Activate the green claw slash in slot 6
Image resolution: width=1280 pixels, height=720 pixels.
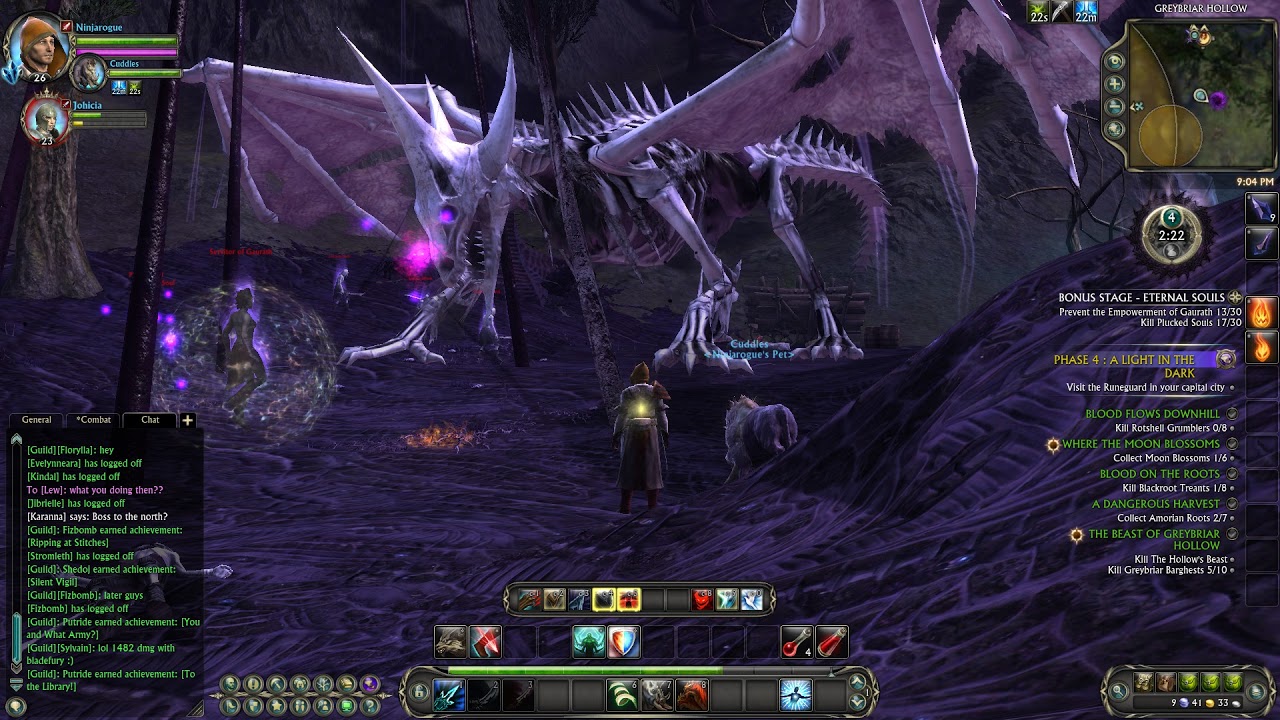pos(622,693)
